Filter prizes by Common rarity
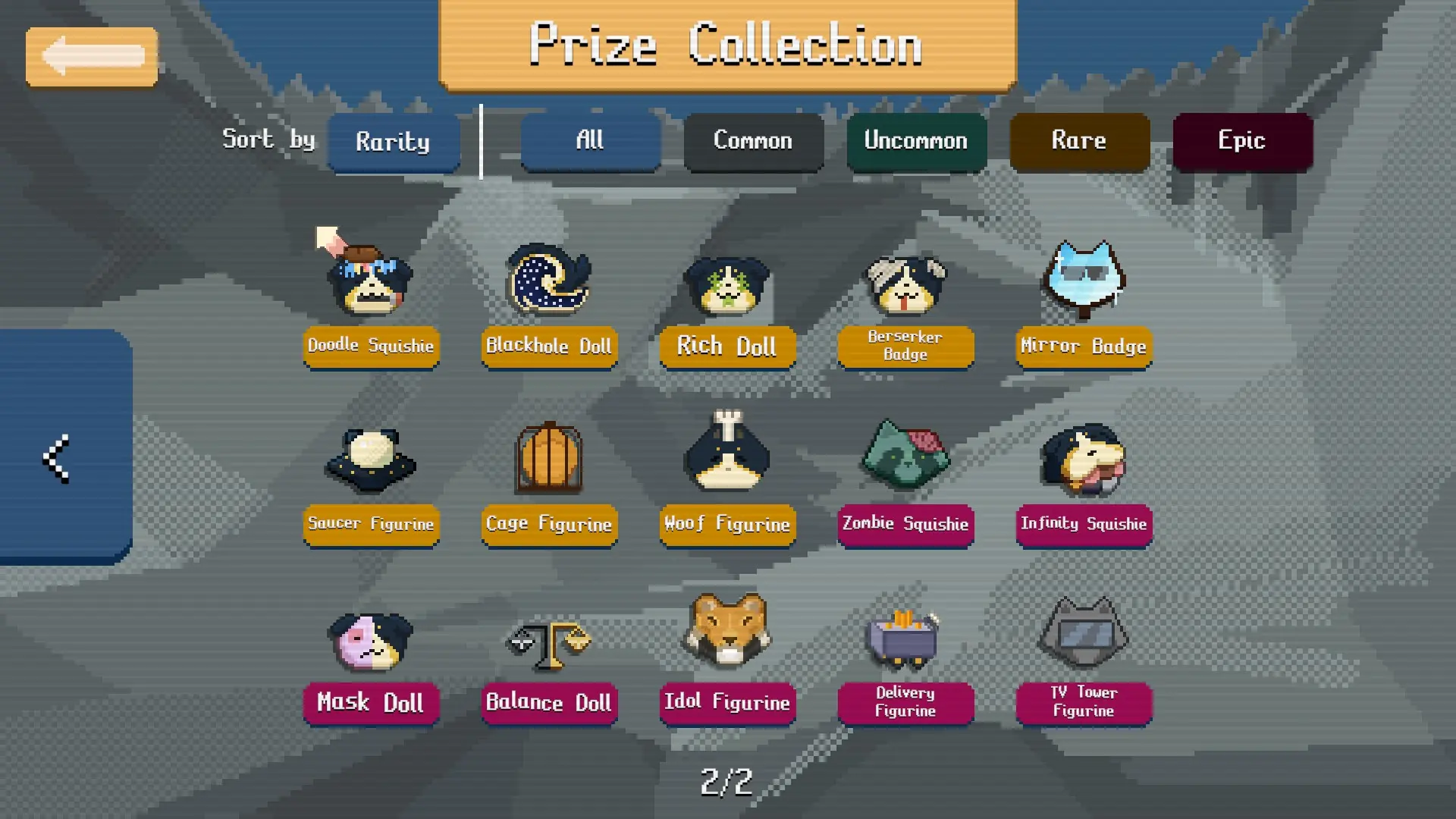The image size is (1456, 819). pyautogui.click(x=752, y=141)
